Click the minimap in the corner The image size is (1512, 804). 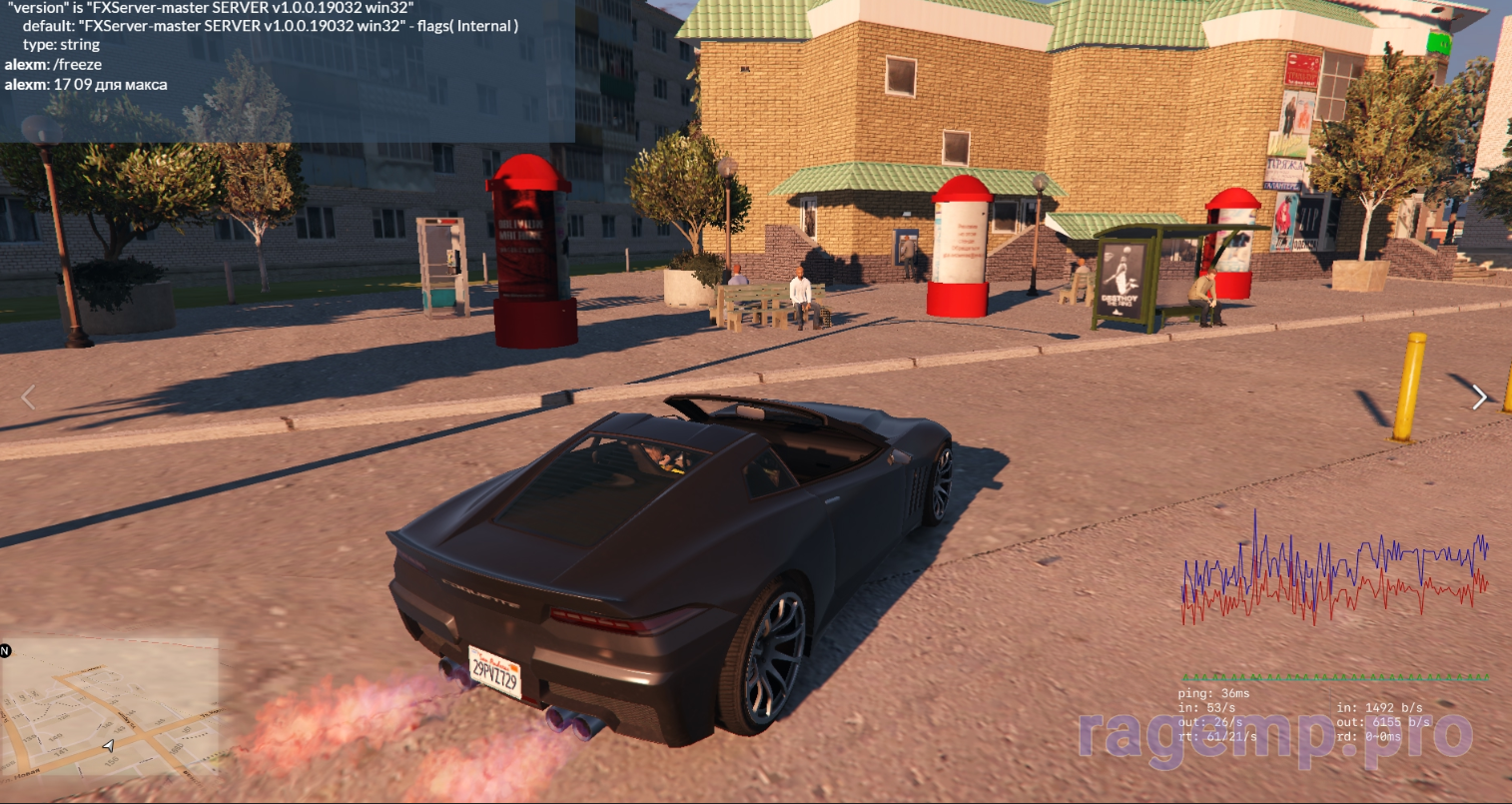(110, 708)
